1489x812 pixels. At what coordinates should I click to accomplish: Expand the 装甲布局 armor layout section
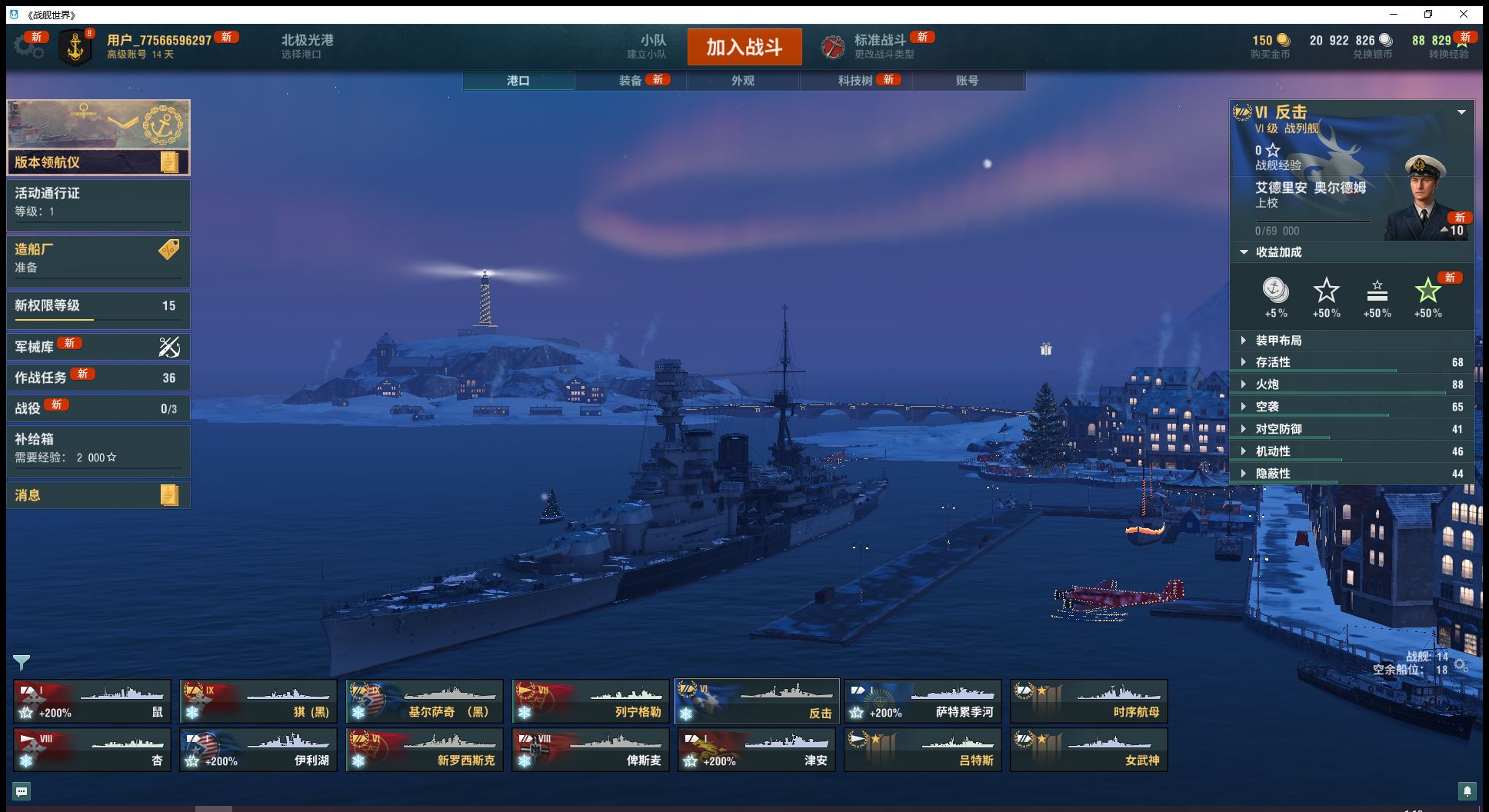1278,341
